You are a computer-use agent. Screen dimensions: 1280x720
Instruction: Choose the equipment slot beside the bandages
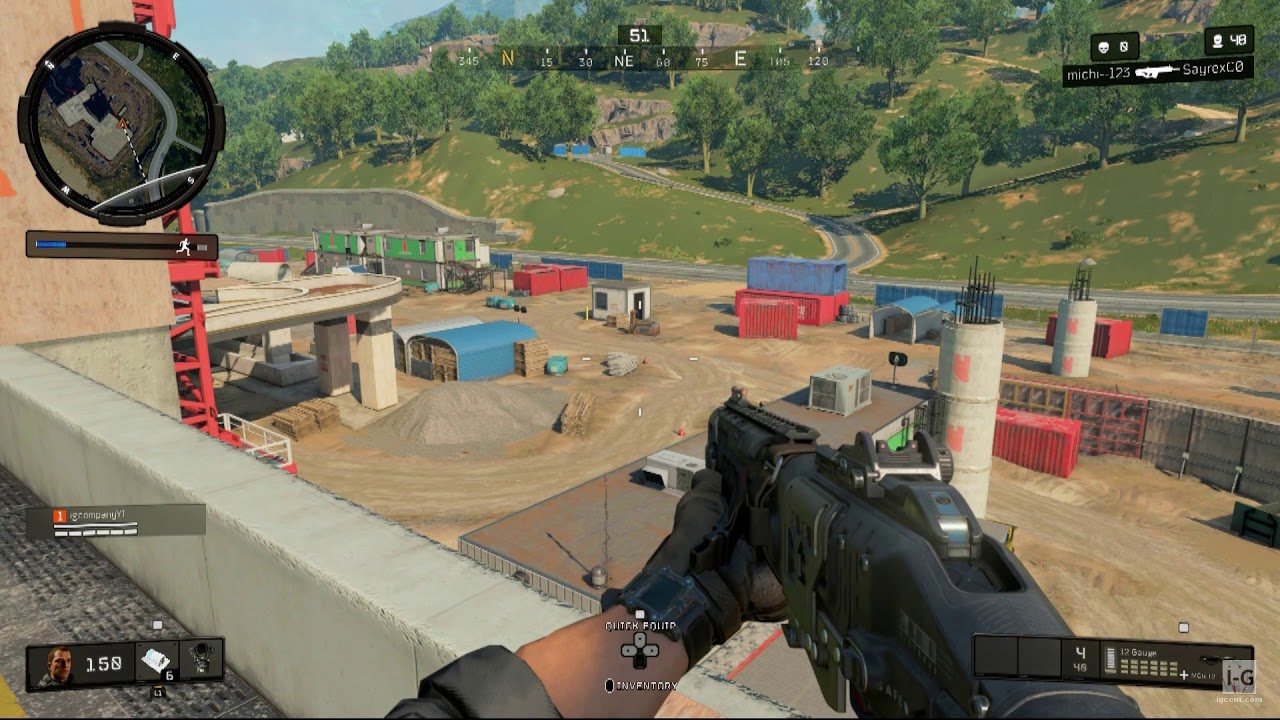(x=202, y=662)
